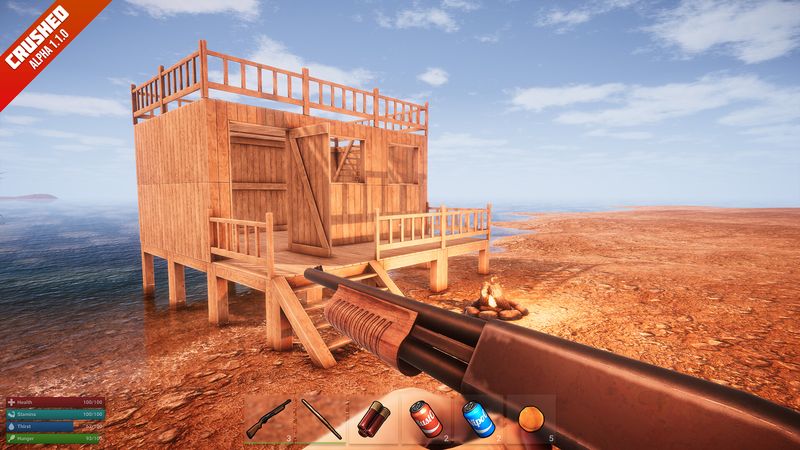Screen dimensions: 800x450
Task: Choose the shotgun shells slot
Action: tap(374, 417)
